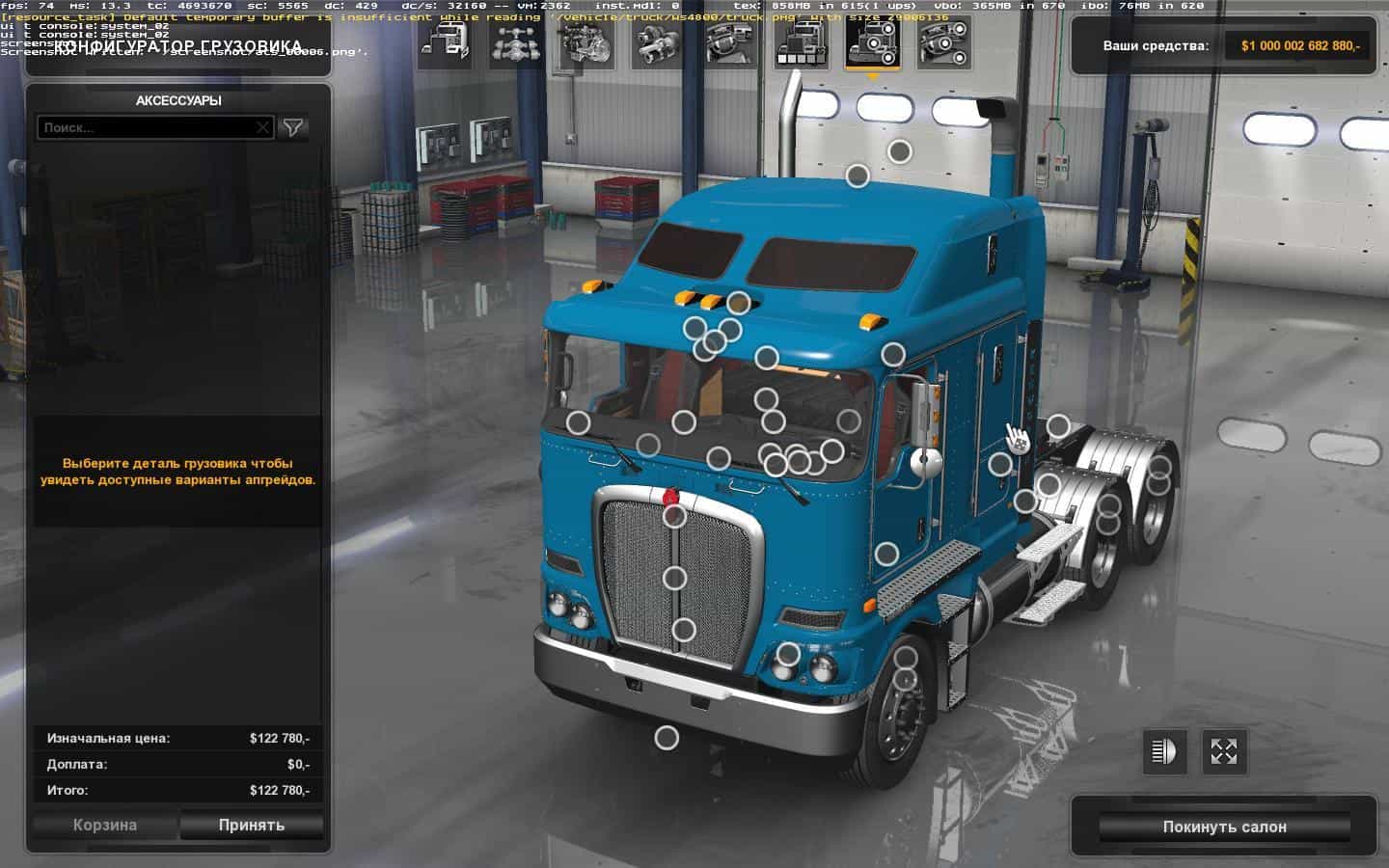Open the cab configuration tab

pyautogui.click(x=445, y=43)
